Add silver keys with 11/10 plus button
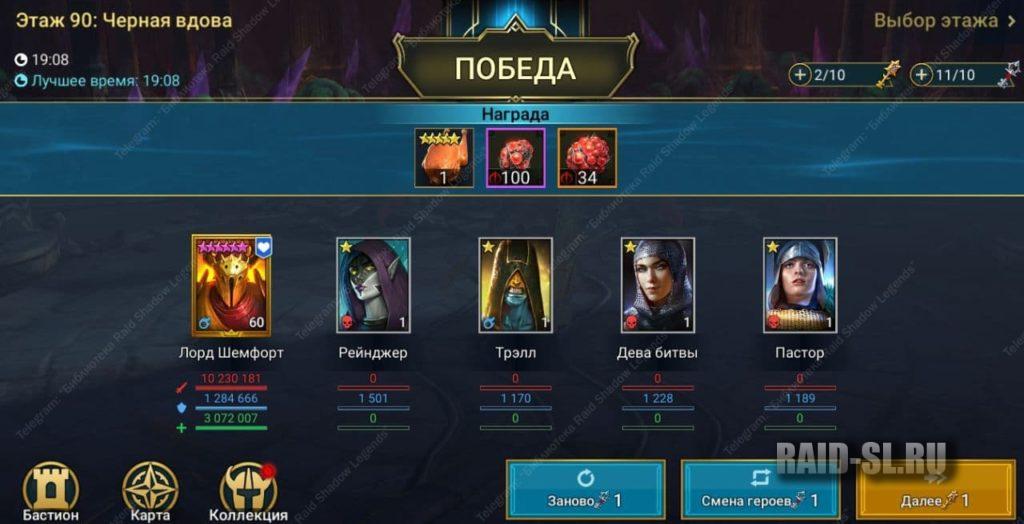 (921, 75)
